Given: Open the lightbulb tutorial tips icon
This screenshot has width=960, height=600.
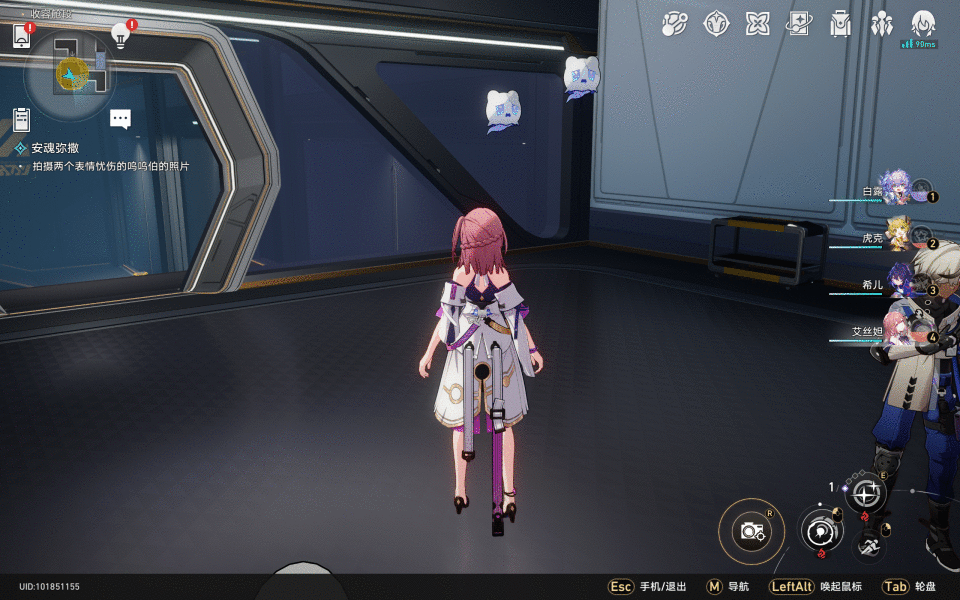Looking at the screenshot, I should point(121,36).
